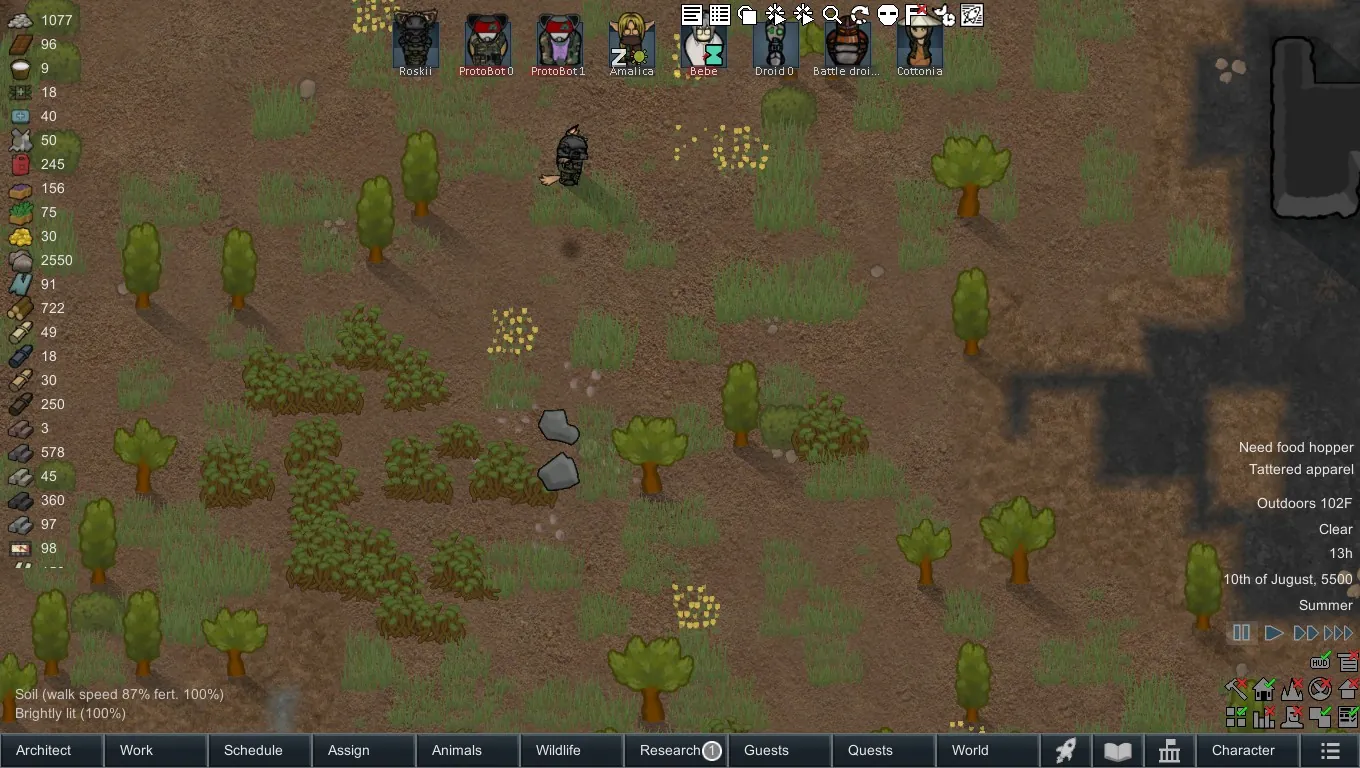Open the main menu list button
This screenshot has width=1360, height=768.
[x=1329, y=750]
